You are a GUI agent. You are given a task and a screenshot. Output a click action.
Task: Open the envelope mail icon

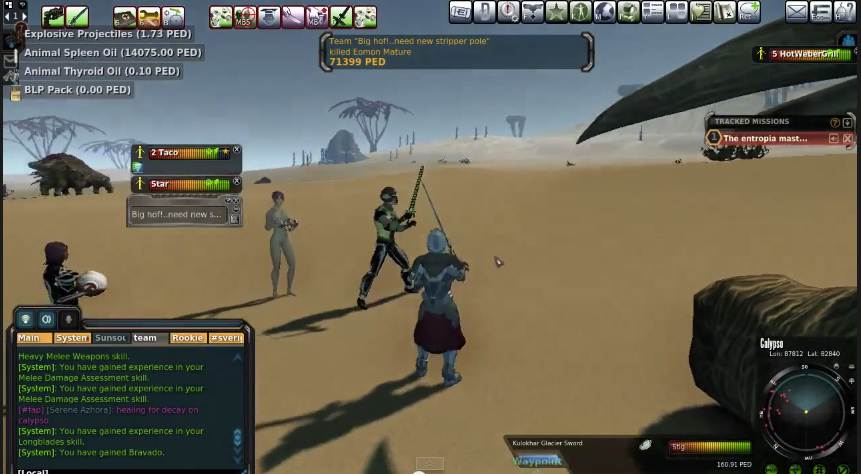[796, 13]
